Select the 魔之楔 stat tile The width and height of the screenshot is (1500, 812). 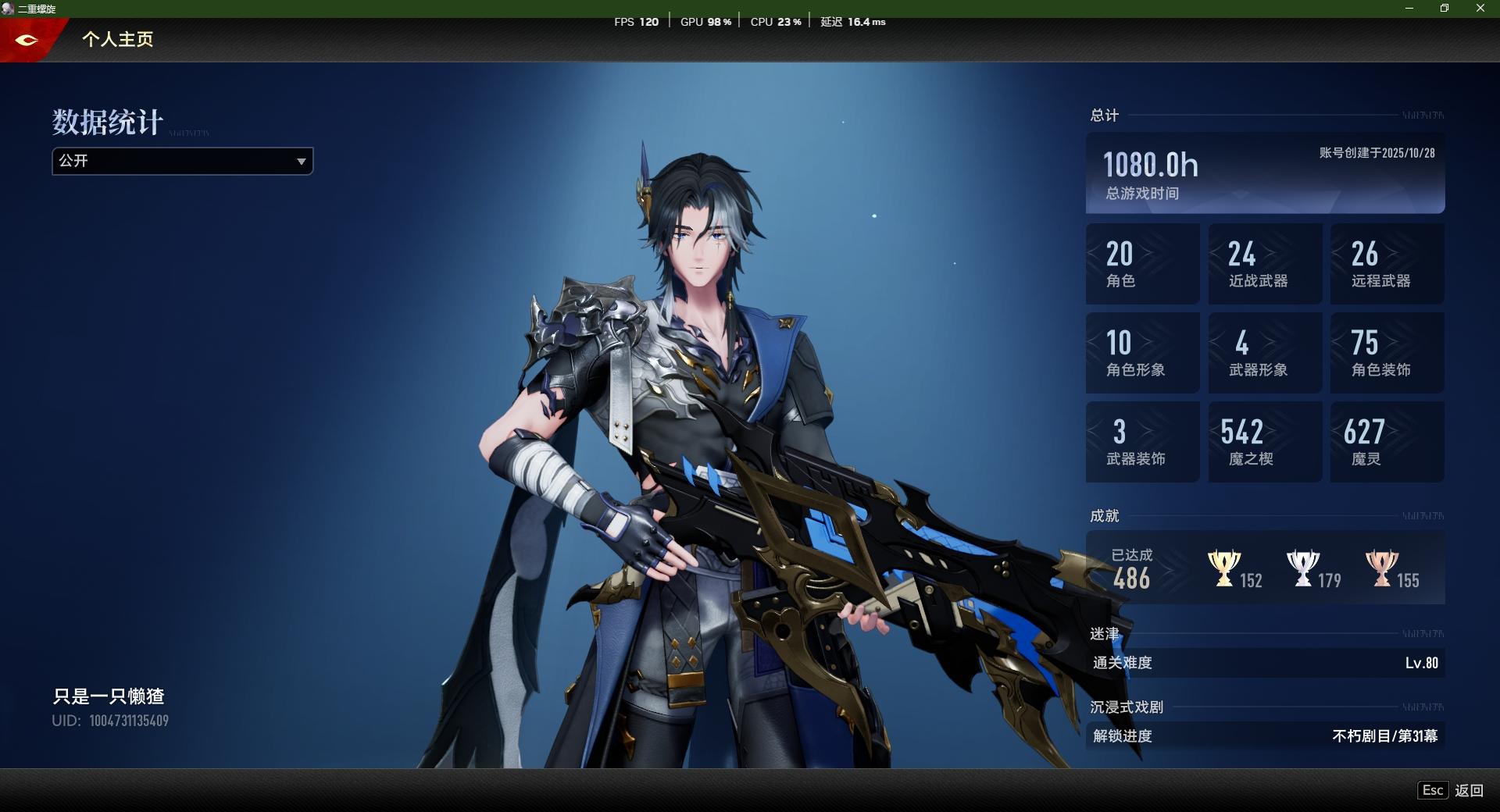pyautogui.click(x=1265, y=442)
